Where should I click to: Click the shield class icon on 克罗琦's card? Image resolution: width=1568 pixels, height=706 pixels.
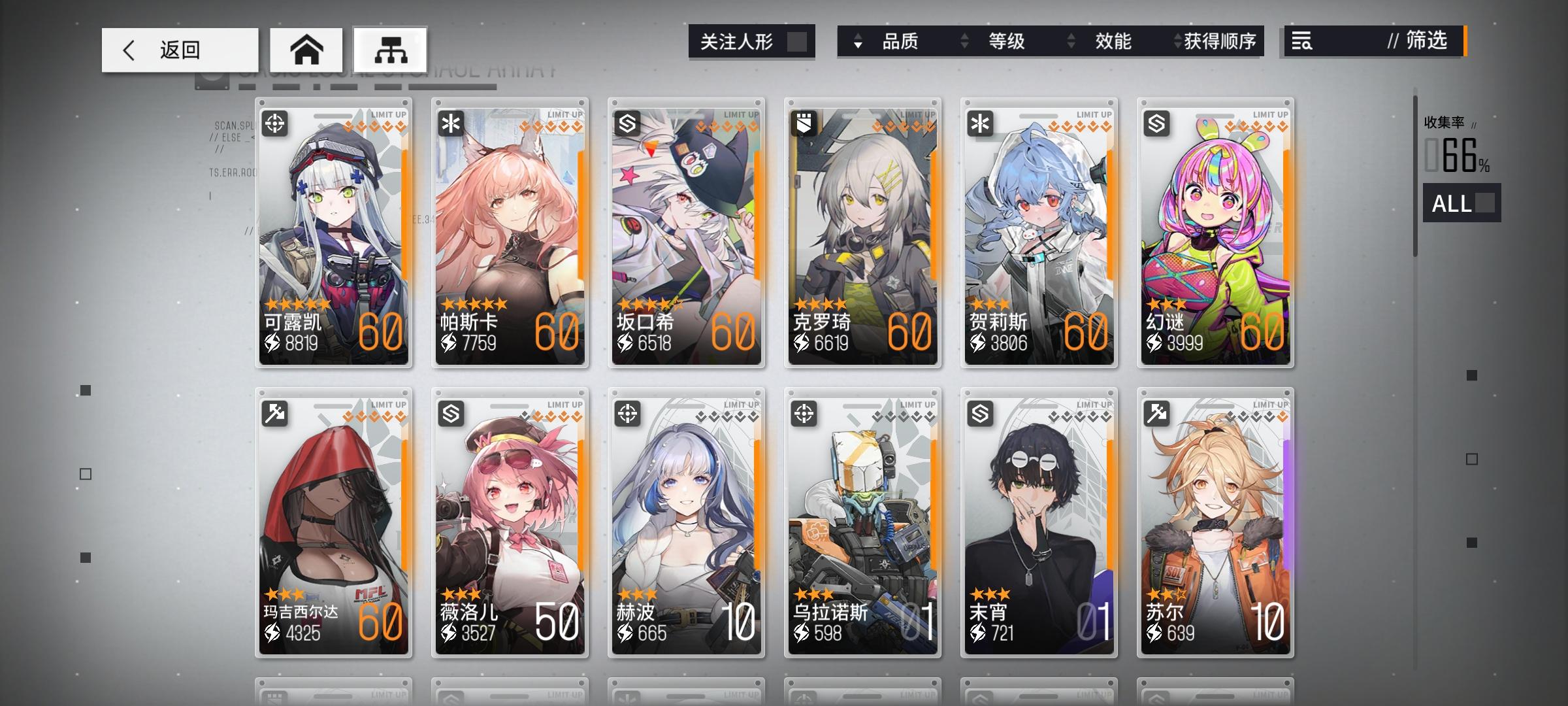point(804,122)
